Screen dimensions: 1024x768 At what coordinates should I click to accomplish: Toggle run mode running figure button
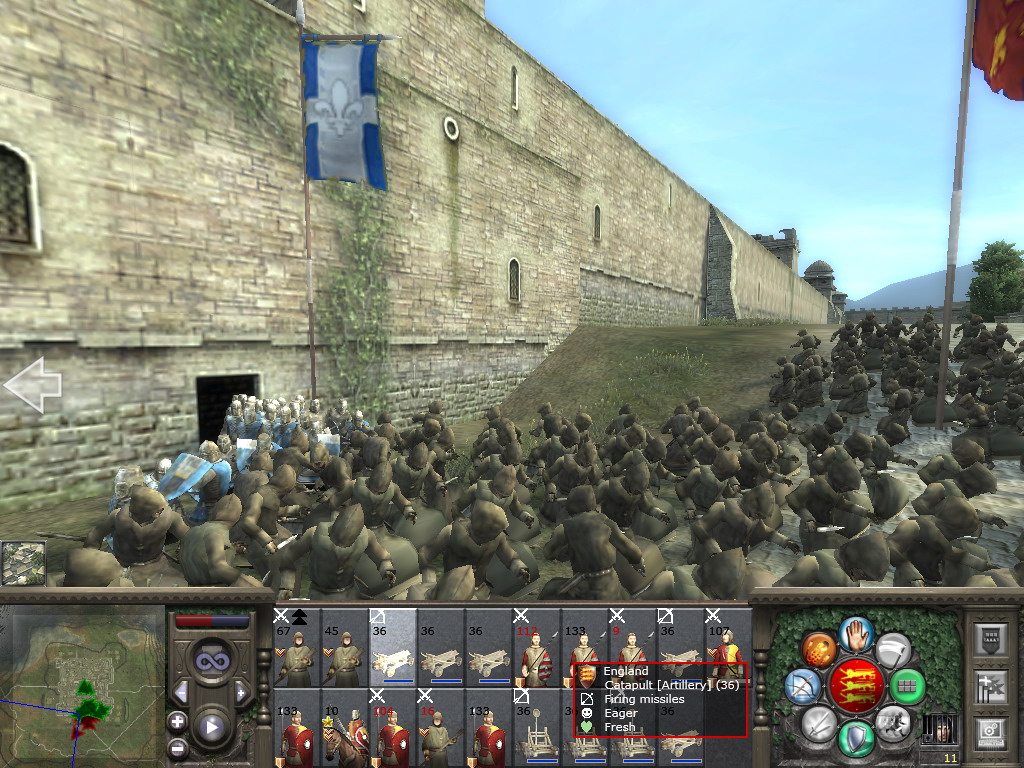coord(892,721)
